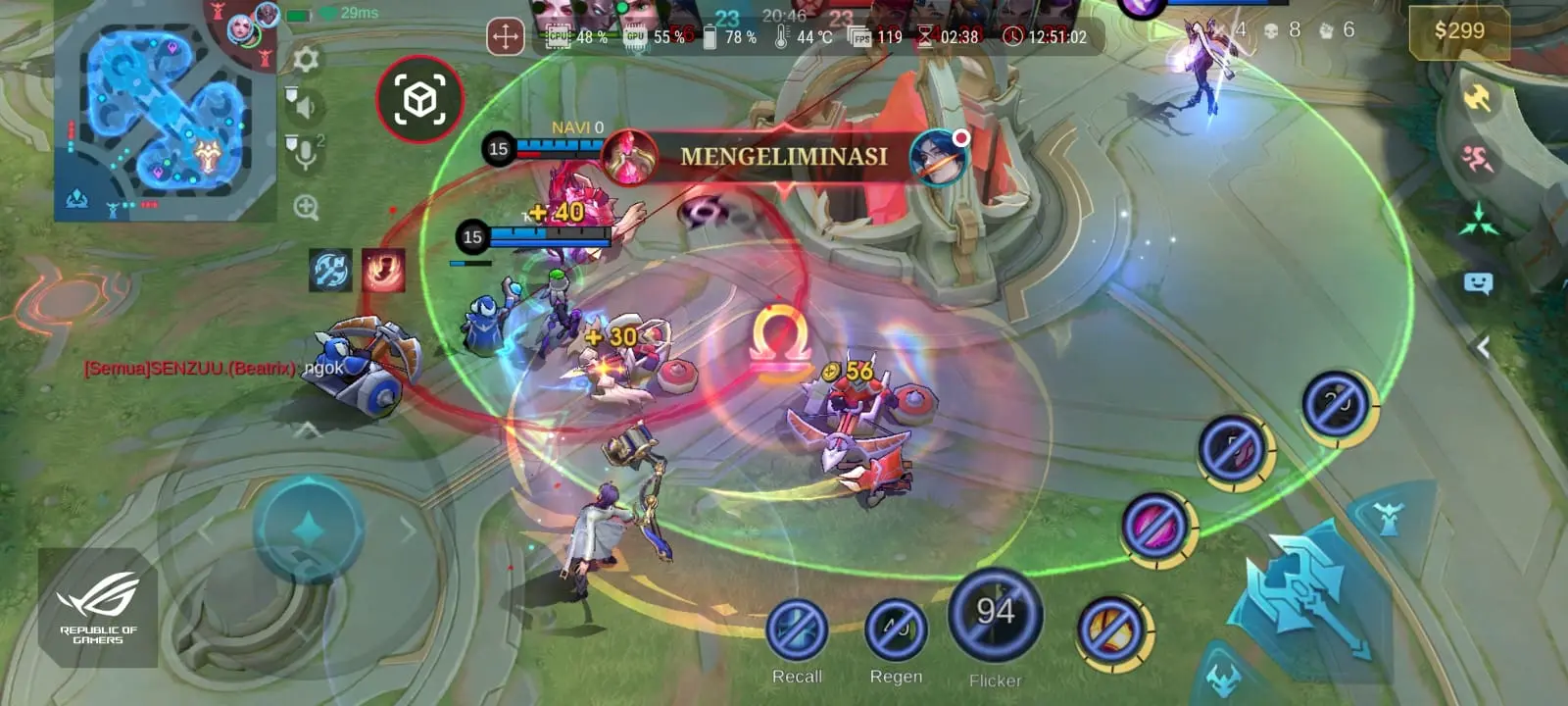1568x706 pixels.
Task: Activate the cube screen recorder button
Action: click(419, 99)
